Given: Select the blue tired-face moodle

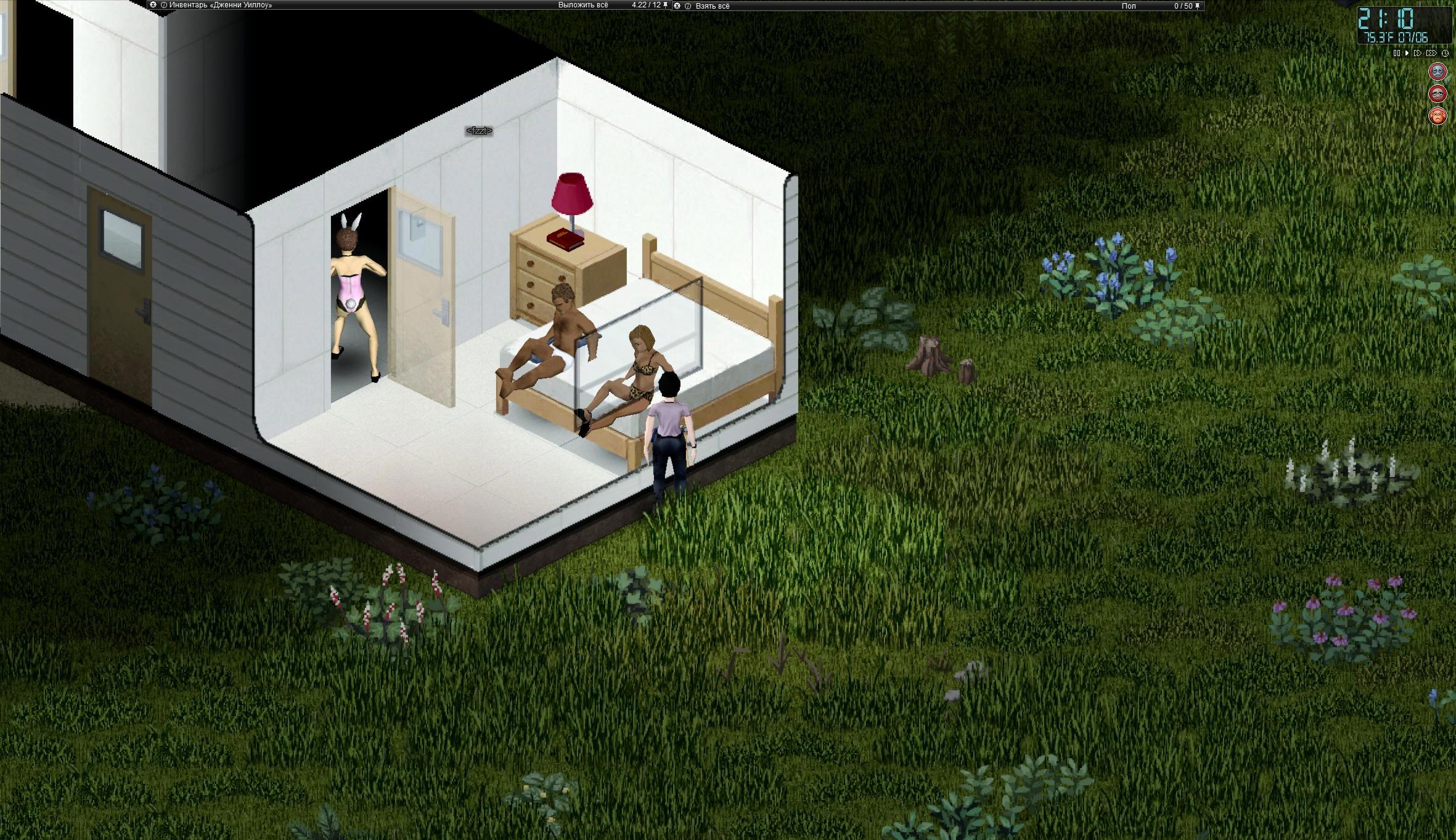Looking at the screenshot, I should point(1438,71).
